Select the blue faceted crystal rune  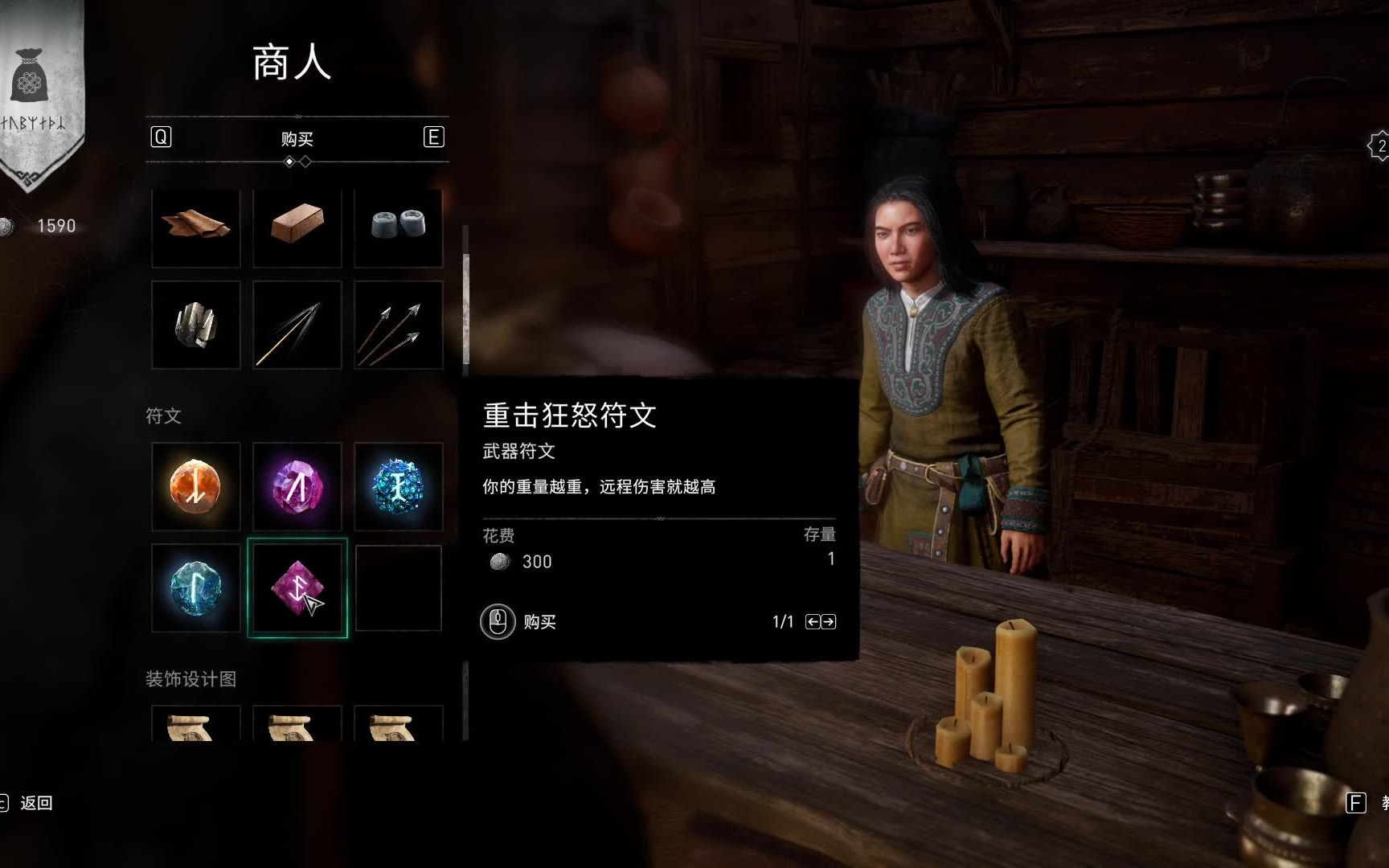pos(399,486)
